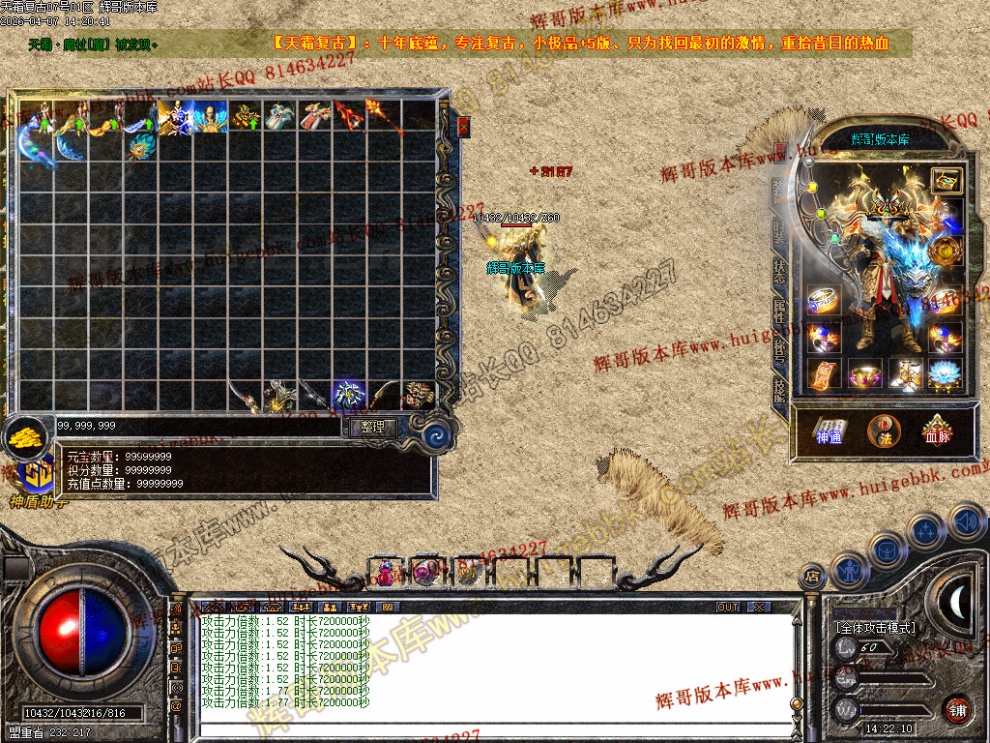Toggle the 全体攻击模式 attack mode label
The height and width of the screenshot is (743, 990).
coord(875,627)
